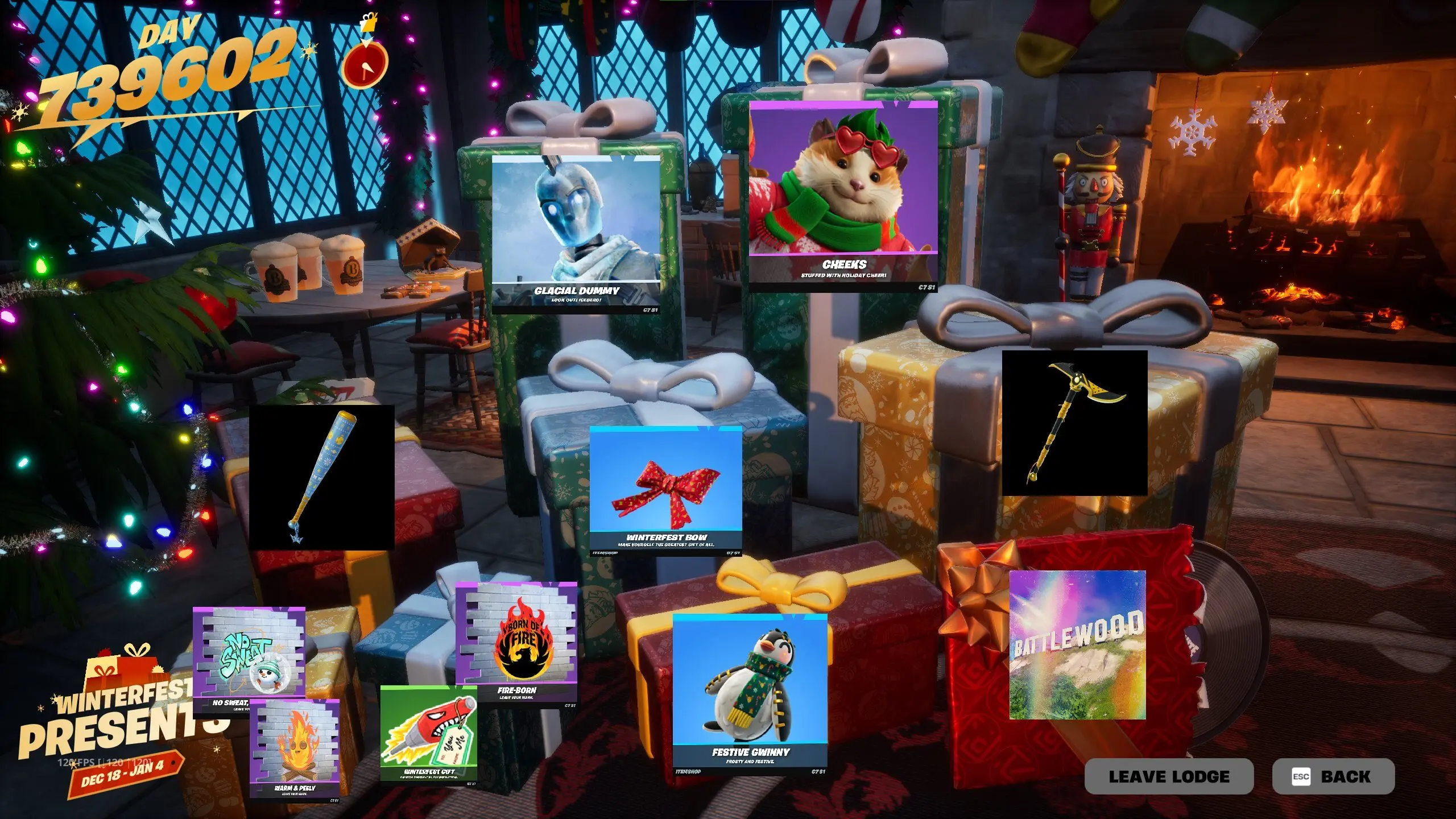This screenshot has width=1456, height=819.
Task: Choose the Cheeks hamster outfit card
Action: (x=843, y=193)
